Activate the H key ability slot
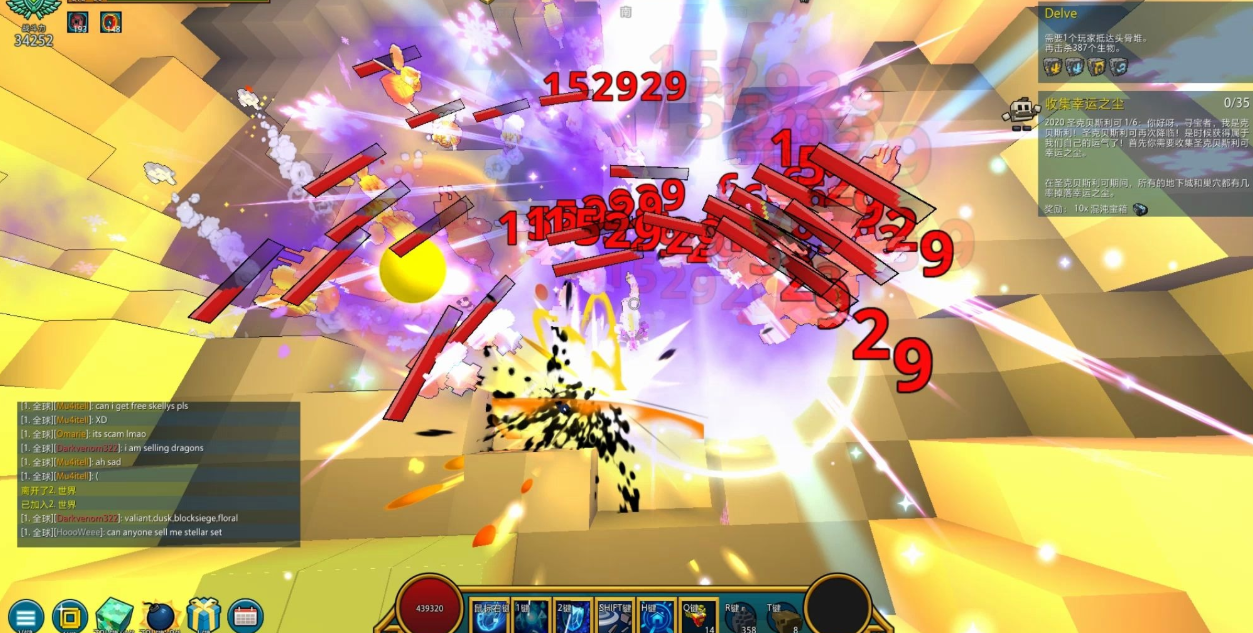Image resolution: width=1253 pixels, height=633 pixels. pos(656,616)
